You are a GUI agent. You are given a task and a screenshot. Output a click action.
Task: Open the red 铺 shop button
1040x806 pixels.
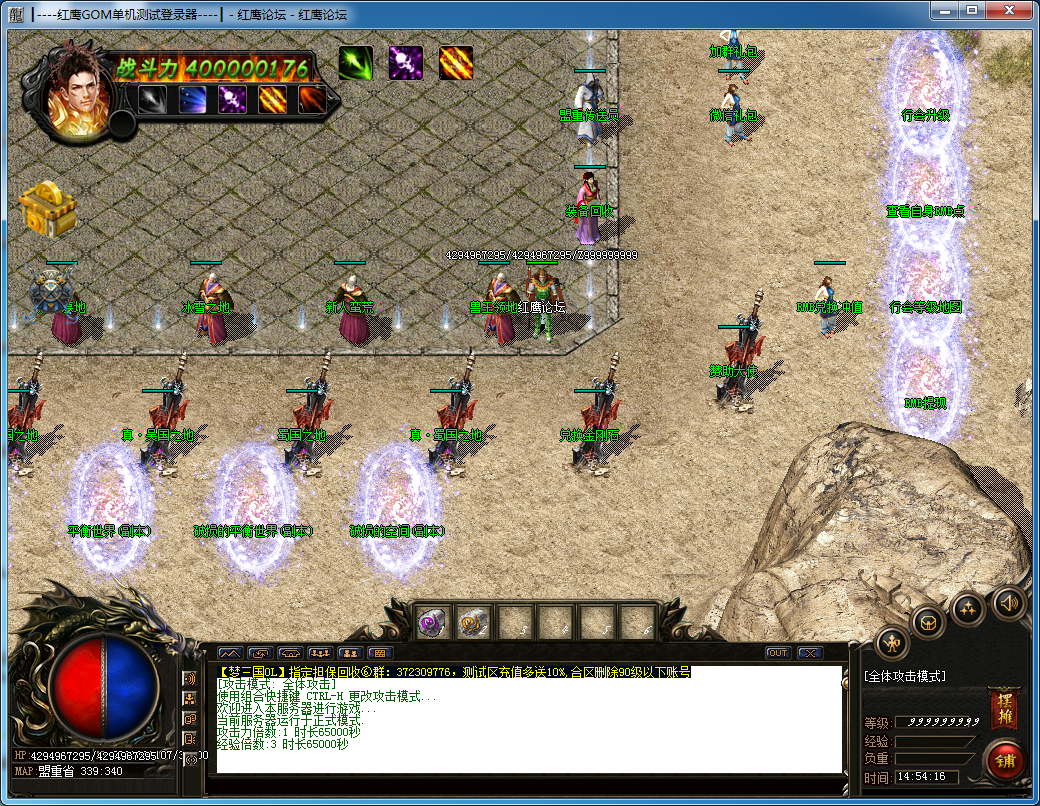(1003, 759)
